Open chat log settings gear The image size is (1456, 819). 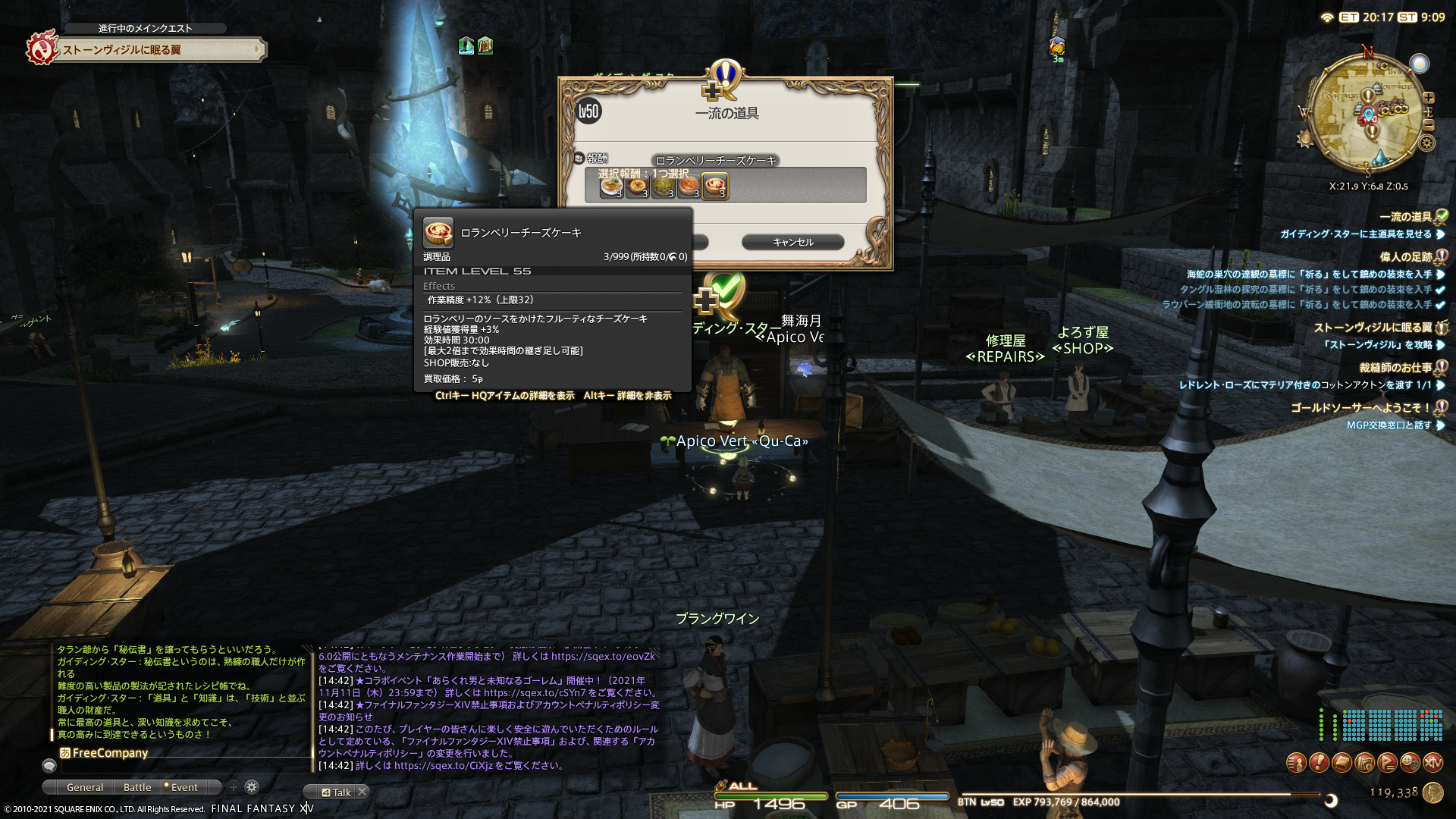252,787
